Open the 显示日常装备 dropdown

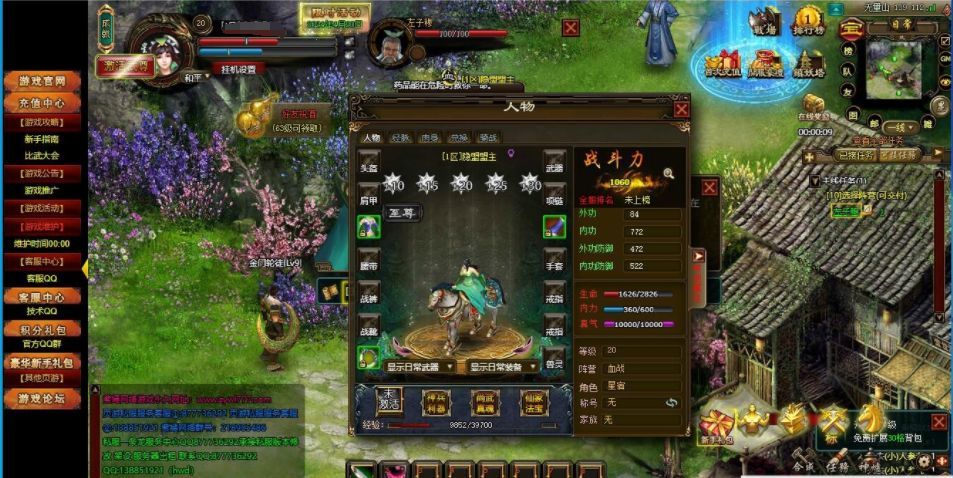point(504,367)
